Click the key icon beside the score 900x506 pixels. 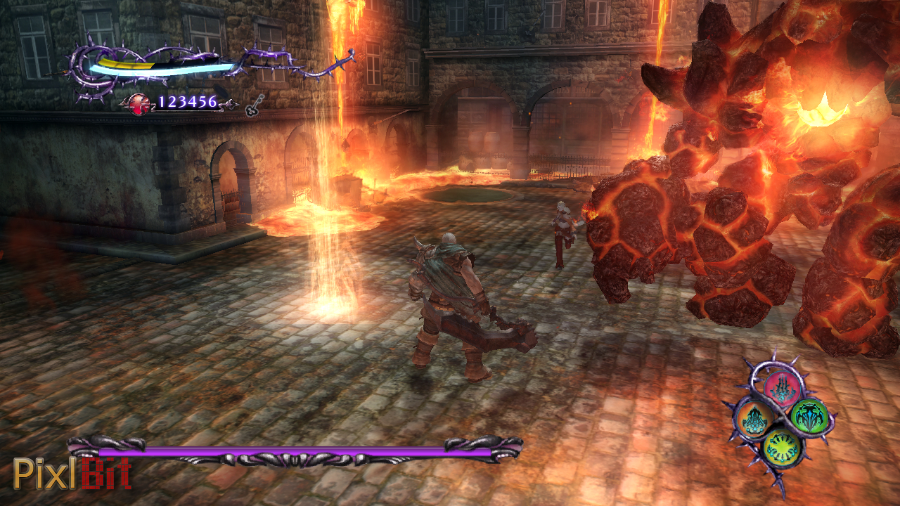coord(256,103)
